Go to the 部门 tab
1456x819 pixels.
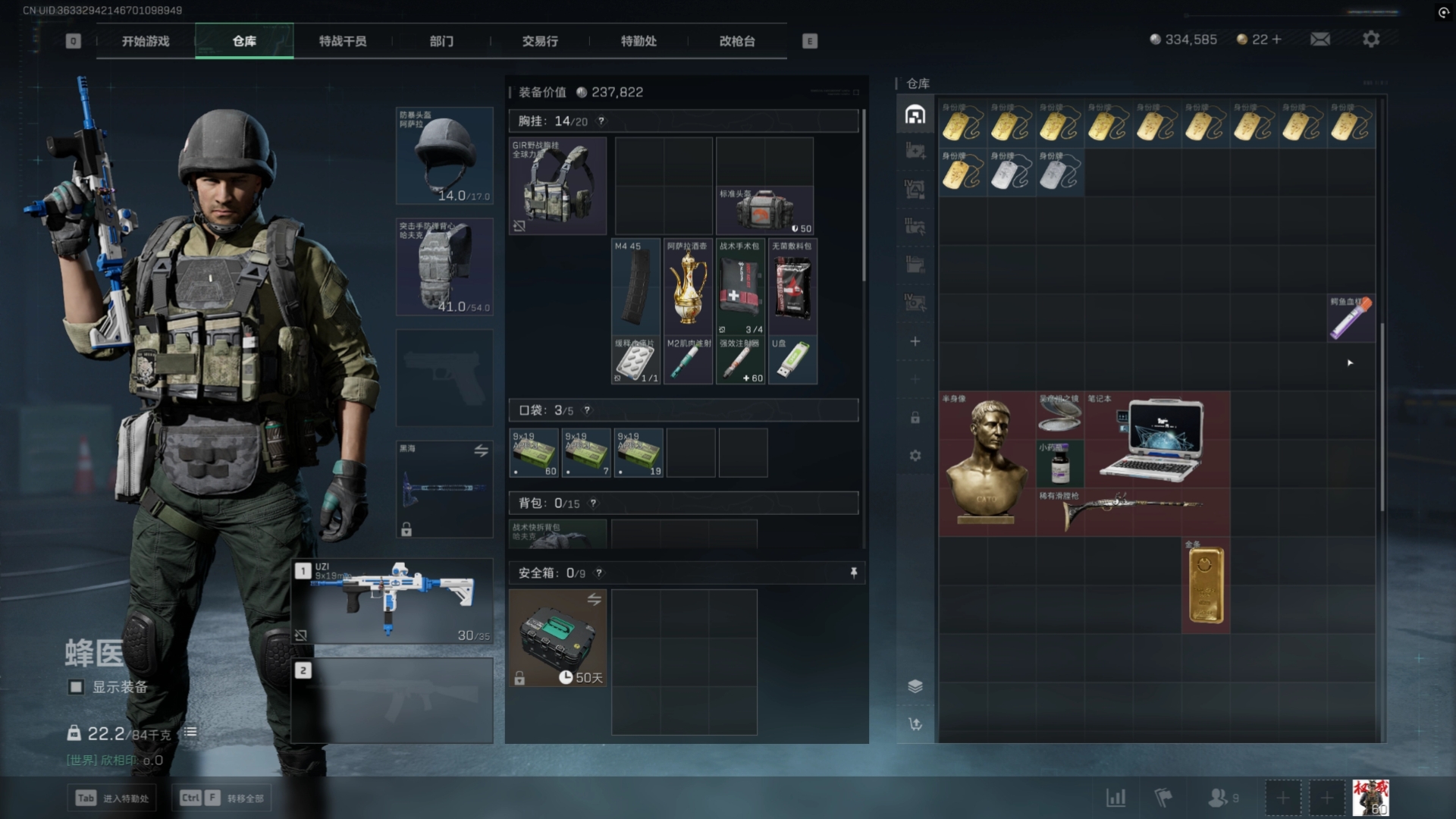coord(441,41)
